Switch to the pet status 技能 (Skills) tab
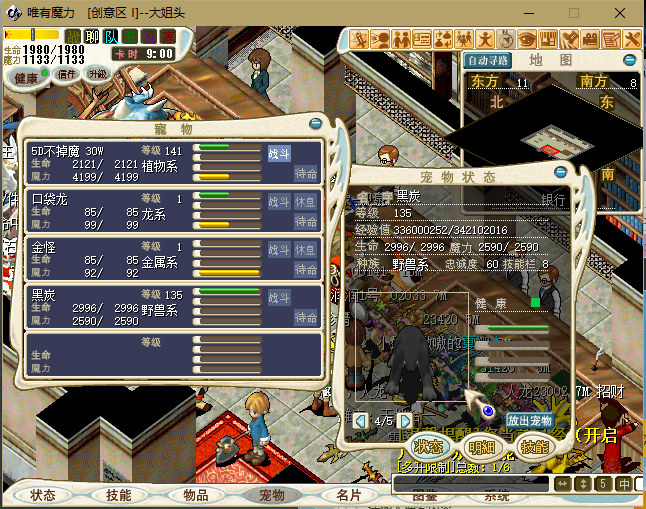 coord(534,446)
